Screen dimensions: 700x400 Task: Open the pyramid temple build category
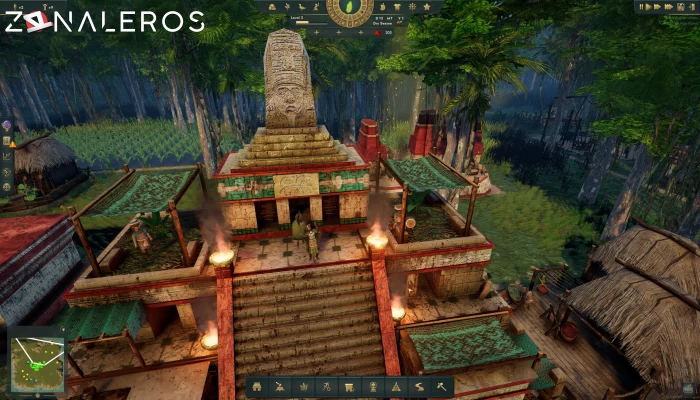click(x=395, y=386)
